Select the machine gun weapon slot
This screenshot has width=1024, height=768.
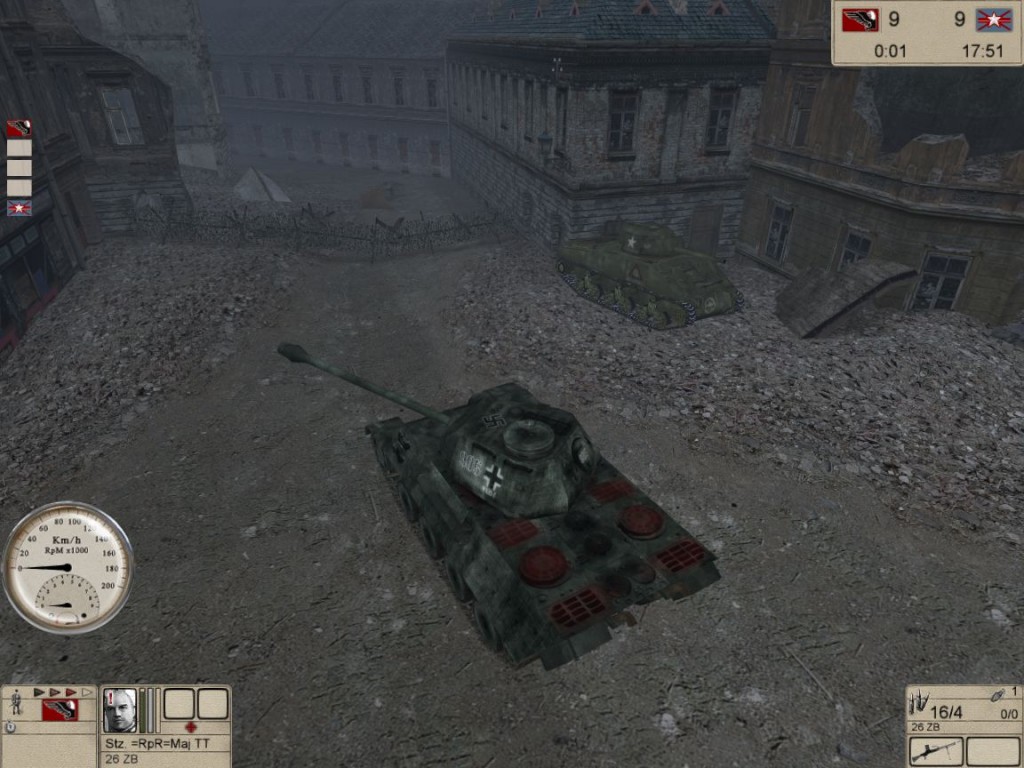pos(937,751)
